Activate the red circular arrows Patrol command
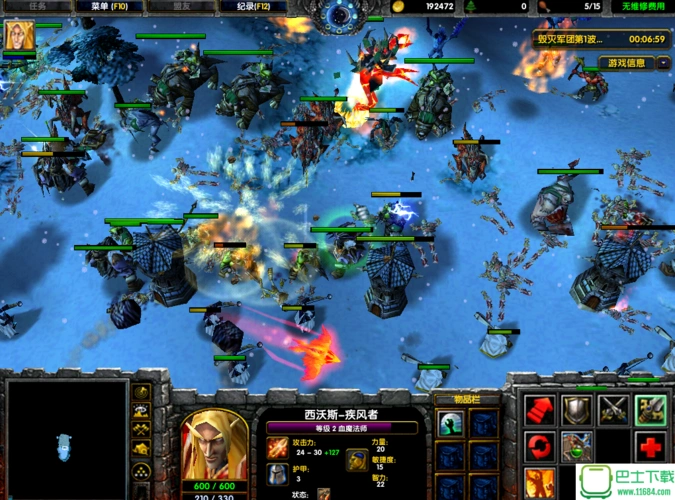 click(539, 445)
